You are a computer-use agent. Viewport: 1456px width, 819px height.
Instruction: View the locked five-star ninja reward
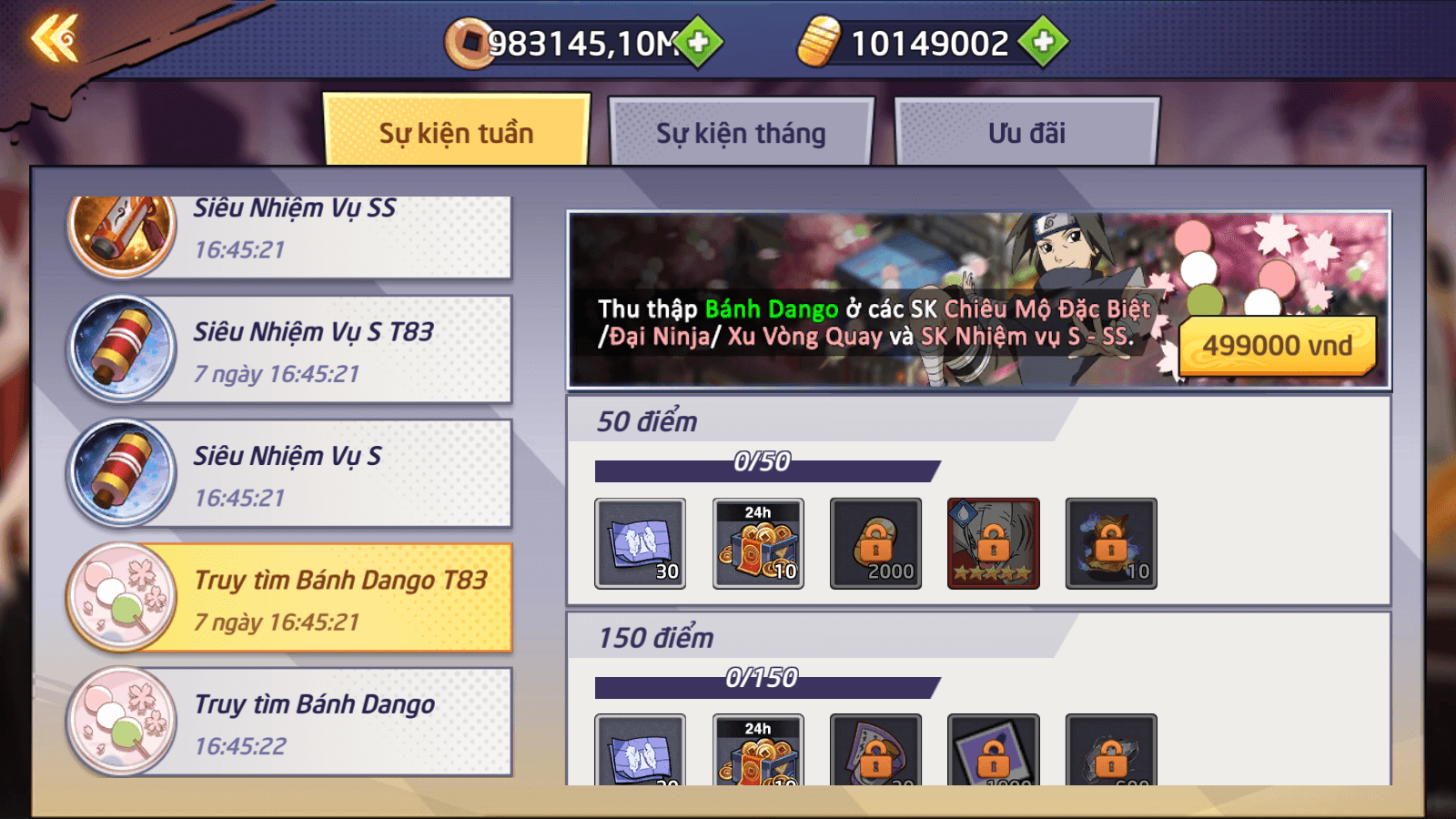pos(993,543)
